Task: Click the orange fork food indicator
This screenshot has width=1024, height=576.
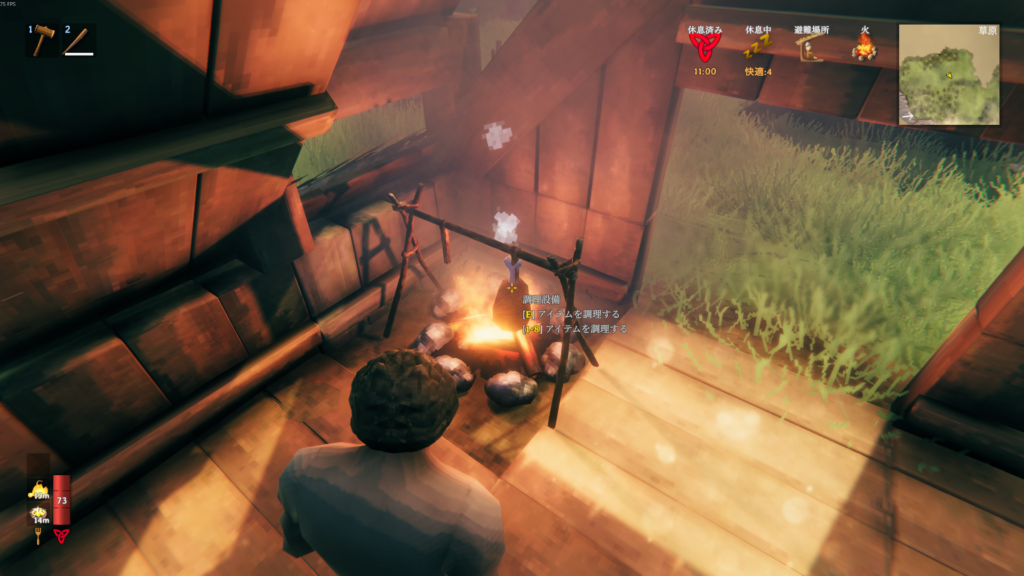Action: (x=38, y=536)
